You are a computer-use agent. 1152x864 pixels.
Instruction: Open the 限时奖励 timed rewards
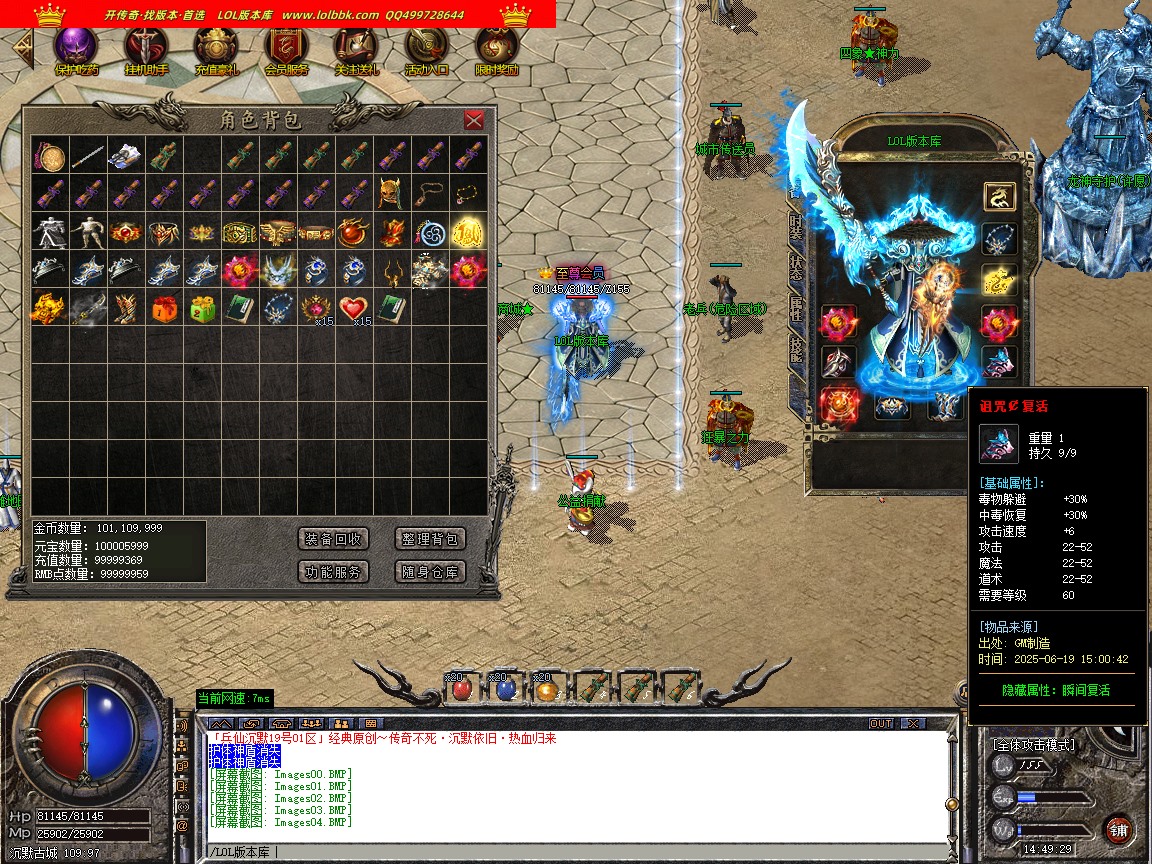(x=496, y=50)
